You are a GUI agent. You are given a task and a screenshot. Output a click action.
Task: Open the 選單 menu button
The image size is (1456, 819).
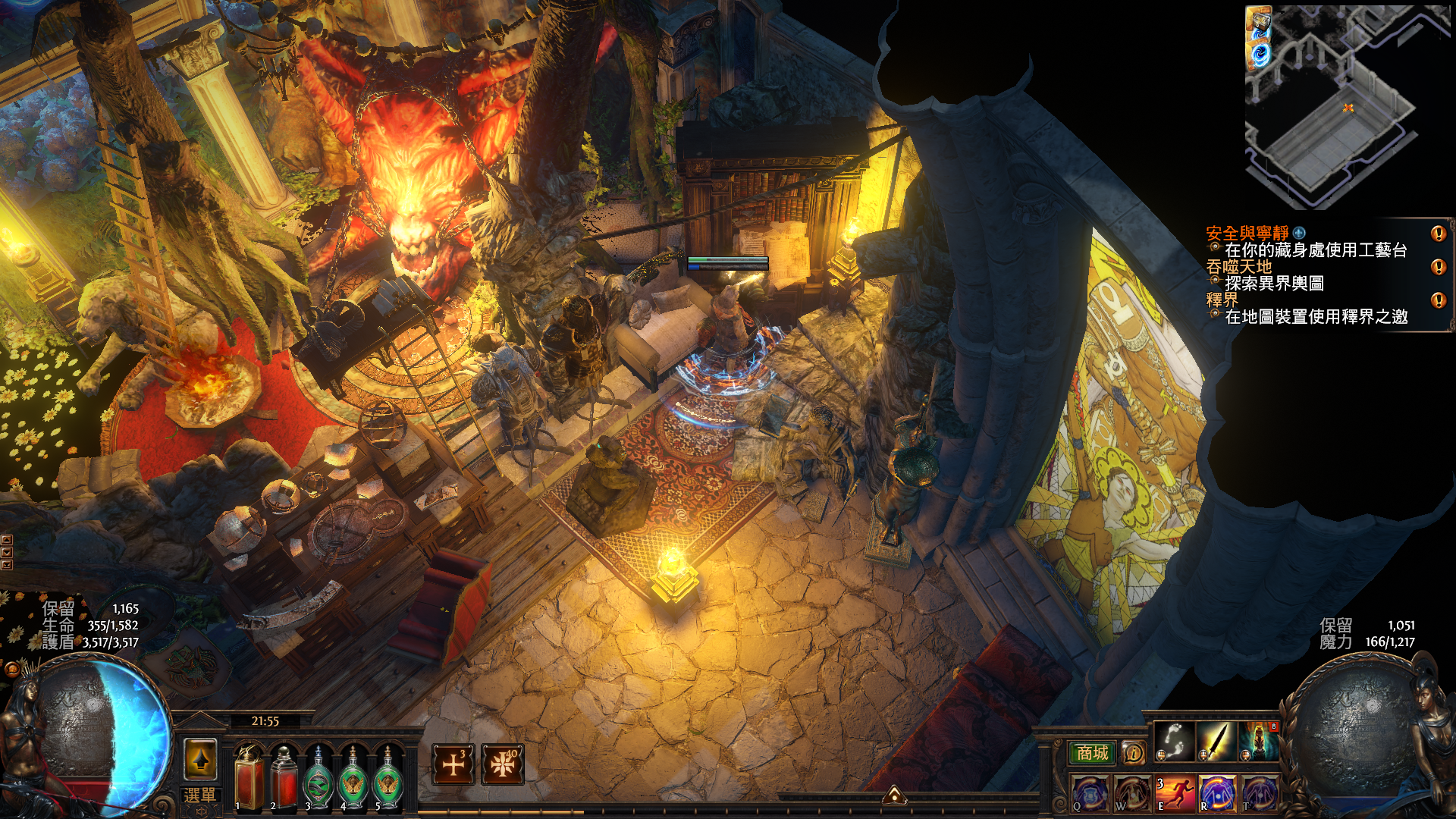[199, 795]
